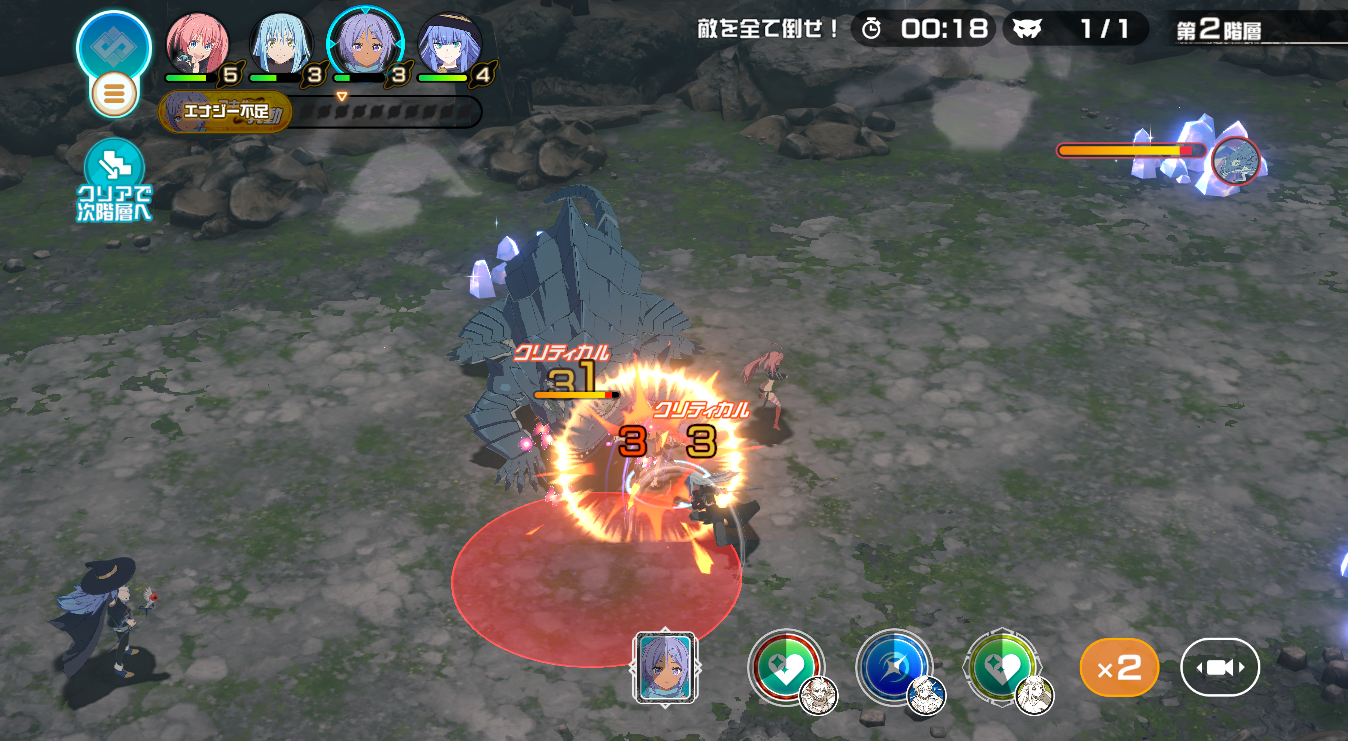Tap the blue linked-diamonds emblem button
This screenshot has height=741, width=1348.
tap(114, 45)
